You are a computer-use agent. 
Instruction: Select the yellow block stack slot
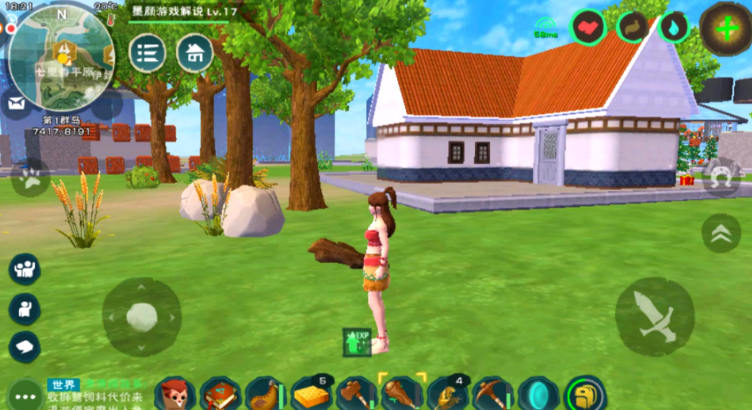pyautogui.click(x=311, y=394)
